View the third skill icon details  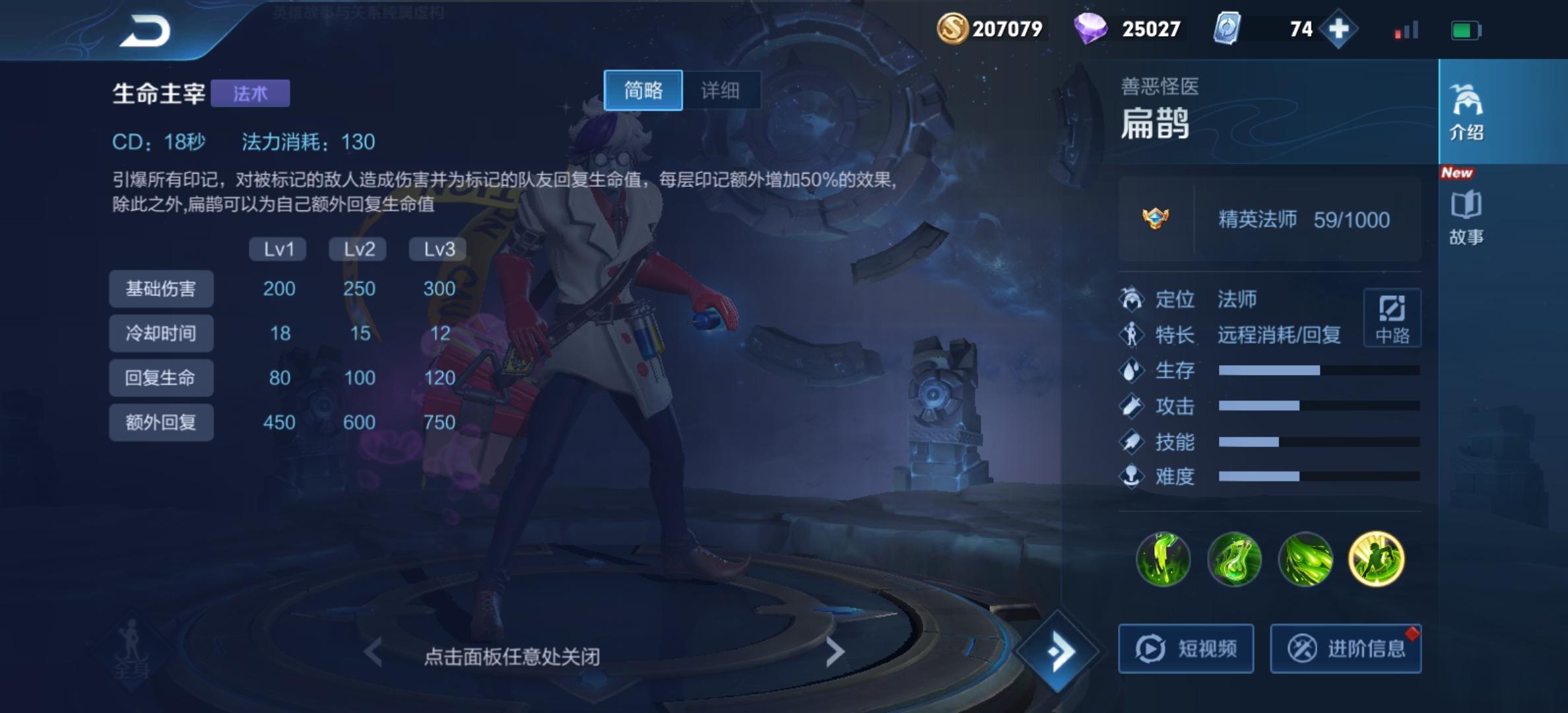[x=1307, y=559]
